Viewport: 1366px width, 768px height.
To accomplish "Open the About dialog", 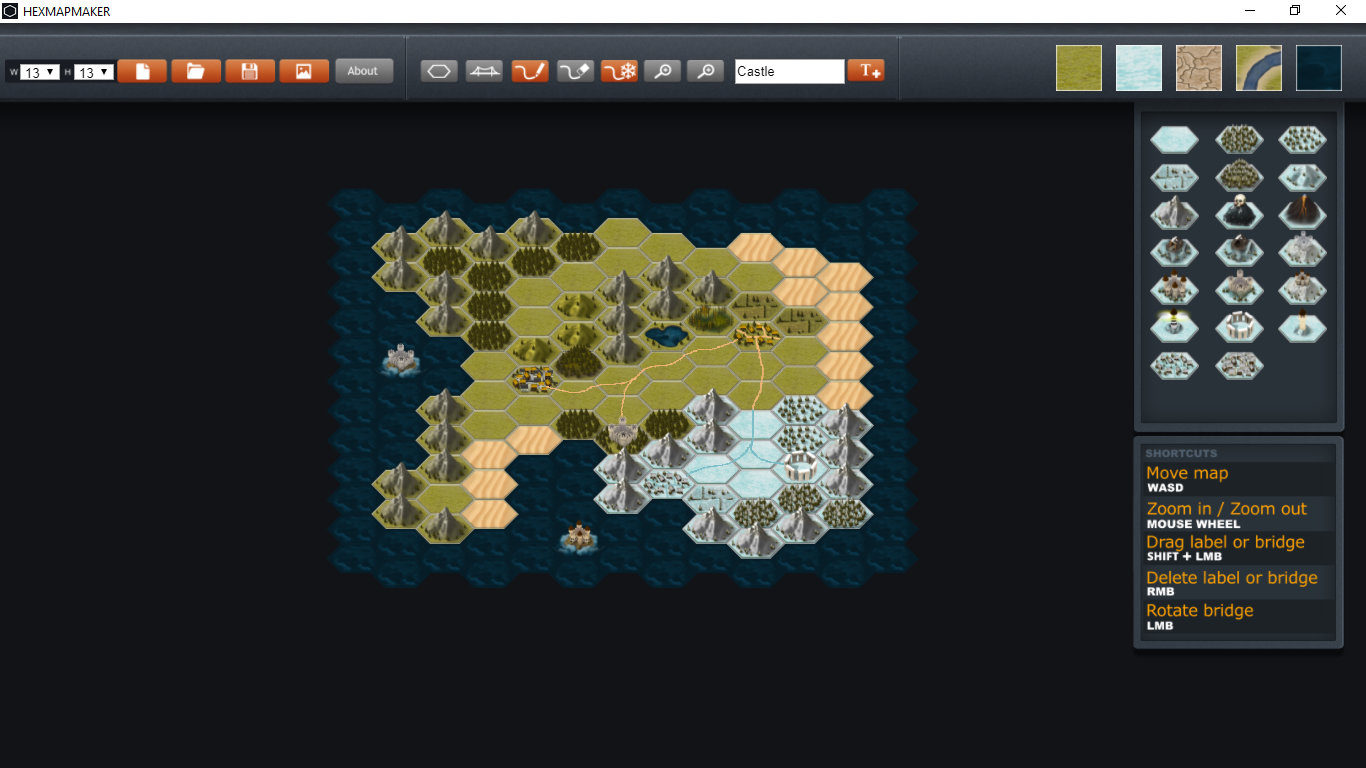I will pos(364,70).
